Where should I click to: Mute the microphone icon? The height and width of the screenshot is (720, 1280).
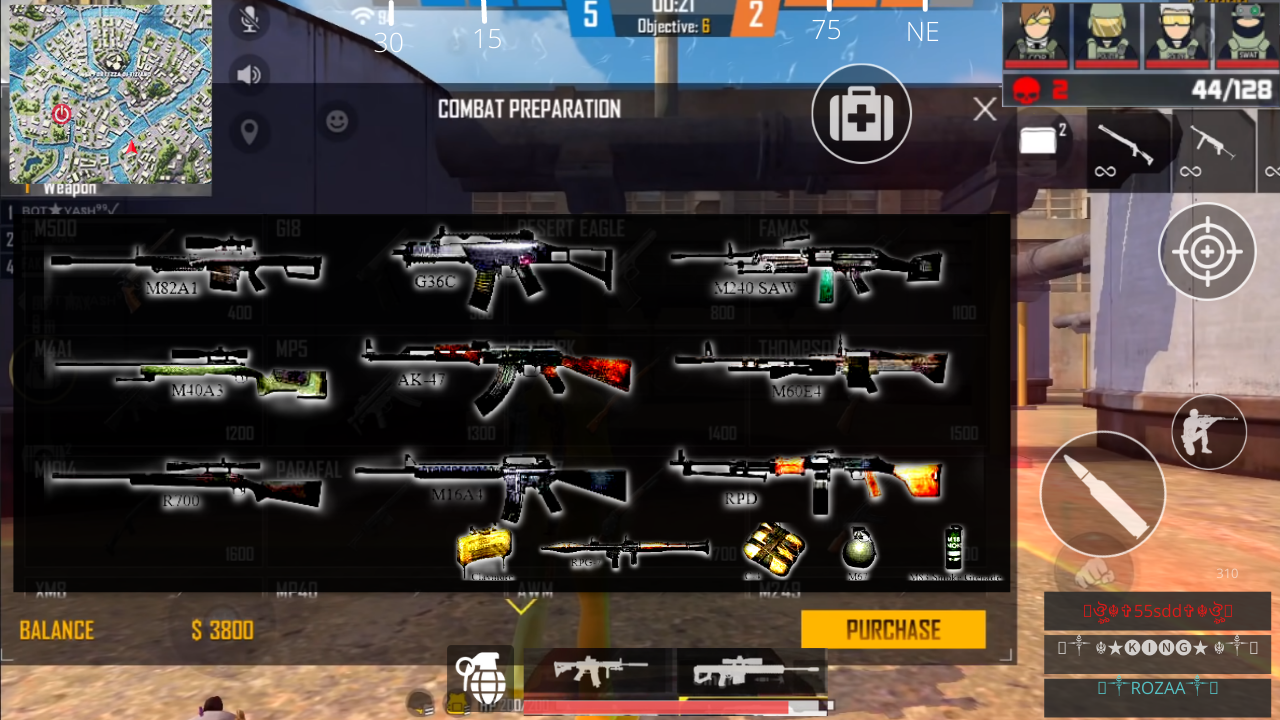pyautogui.click(x=250, y=20)
